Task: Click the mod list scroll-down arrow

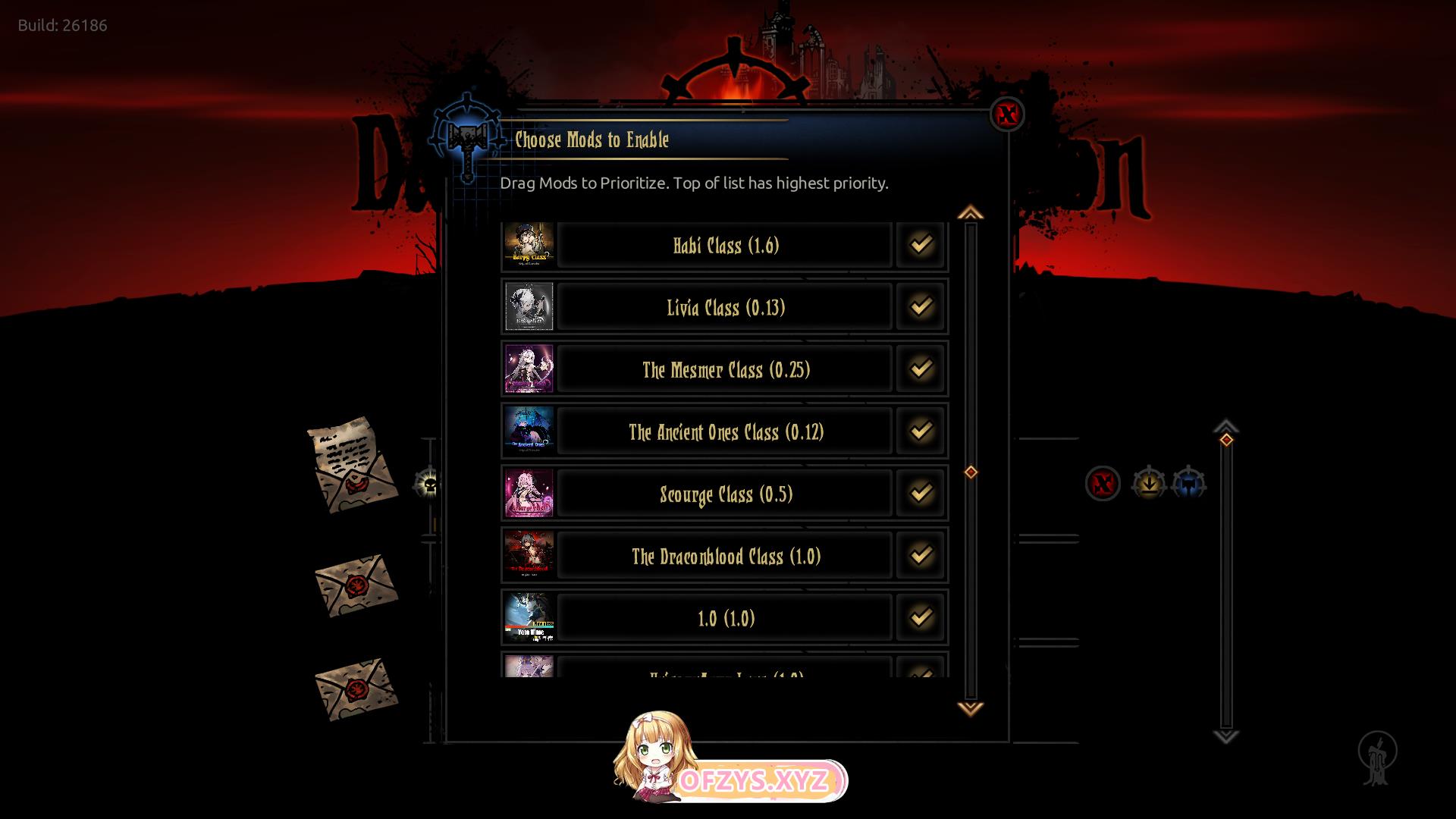Action: click(x=970, y=708)
